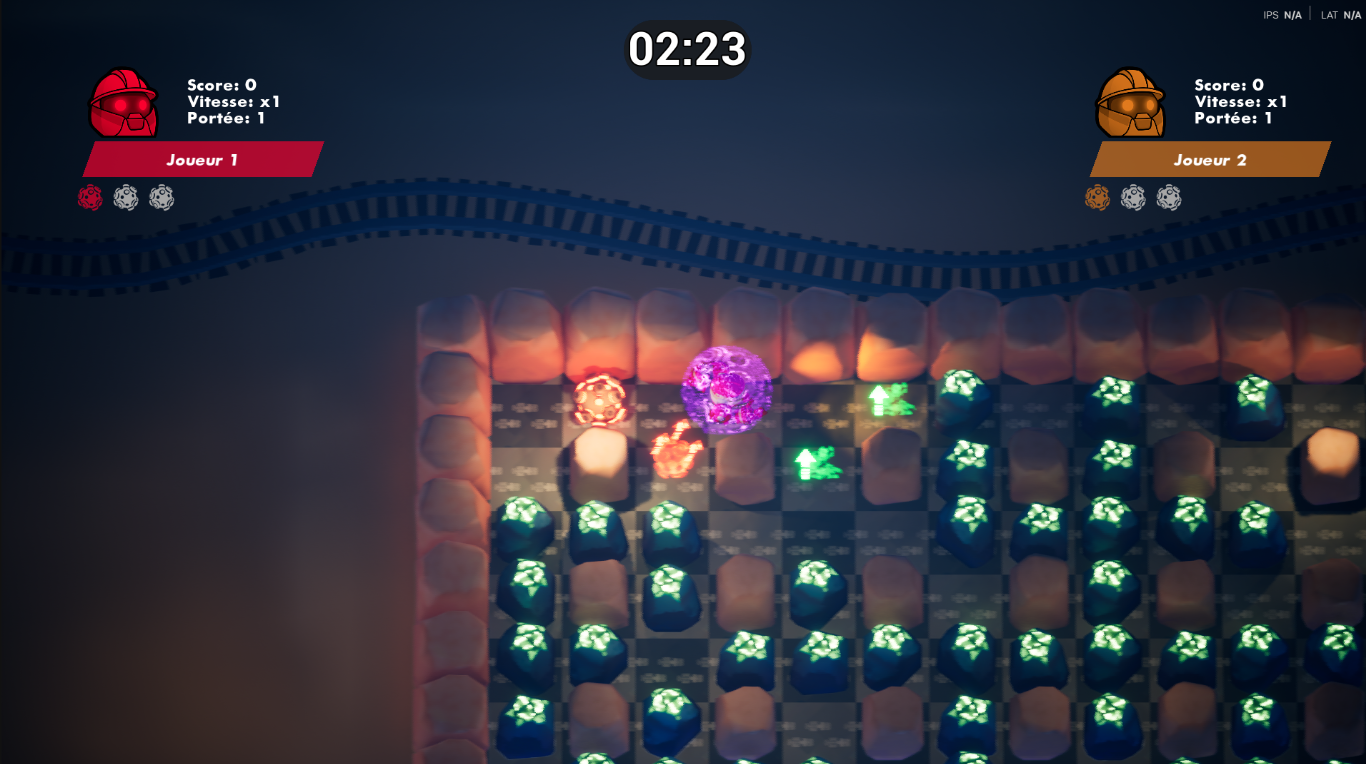
Task: Click the red helmet avatar of Joueur 1
Action: [x=124, y=103]
